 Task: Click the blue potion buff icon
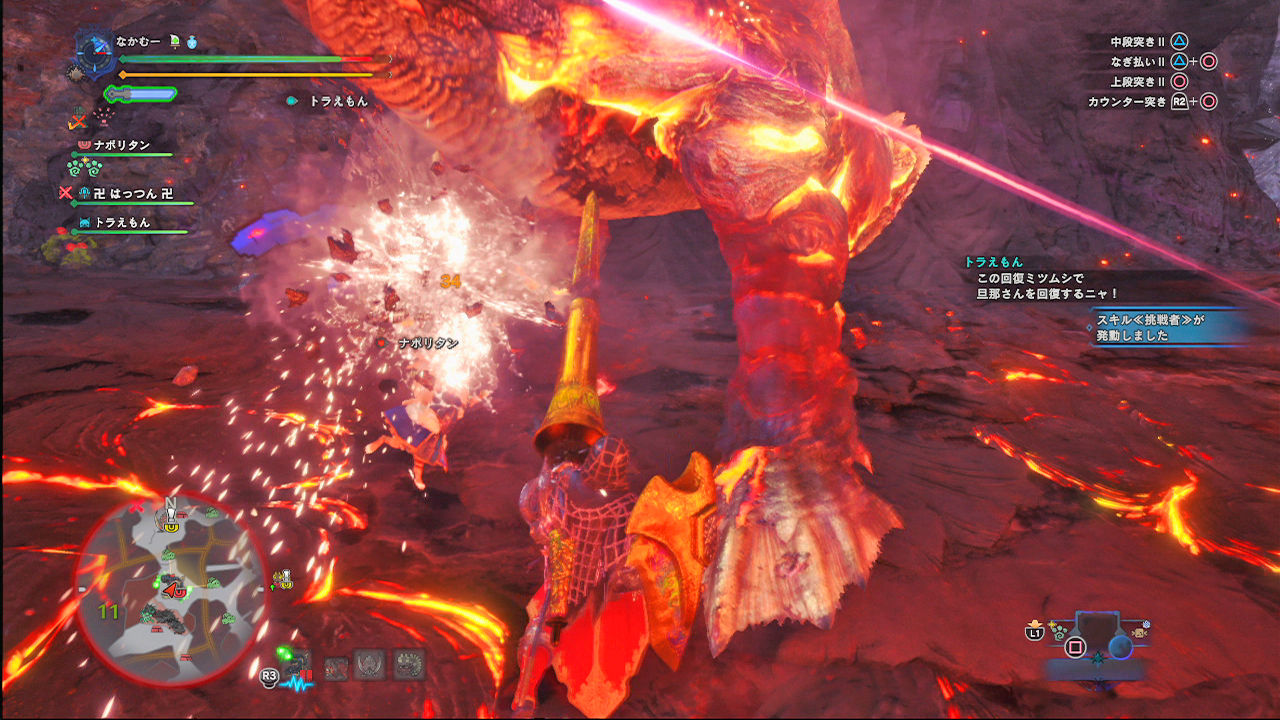191,41
